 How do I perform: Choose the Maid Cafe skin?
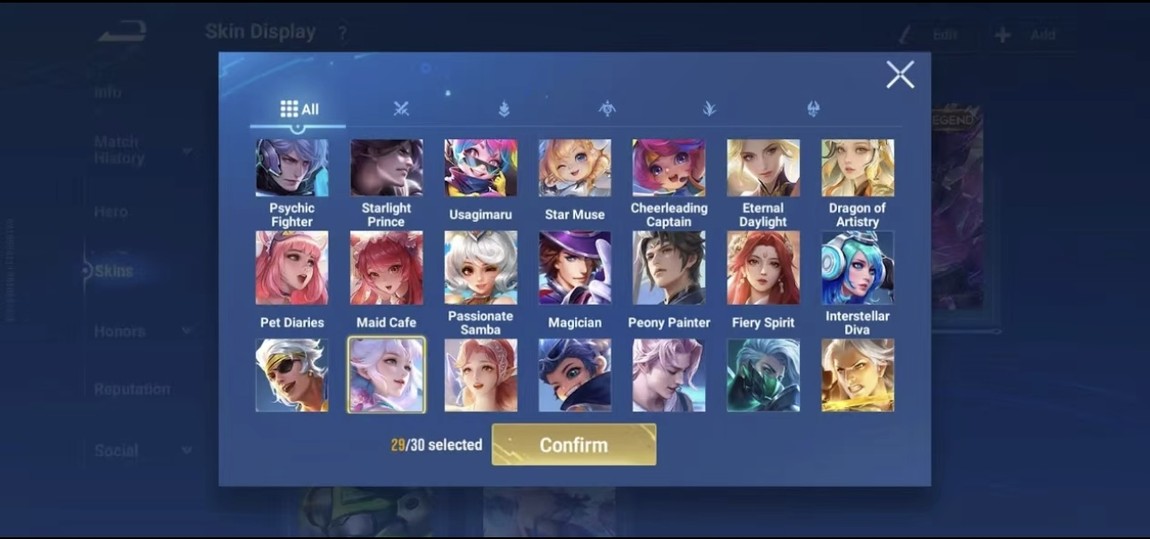[386, 268]
